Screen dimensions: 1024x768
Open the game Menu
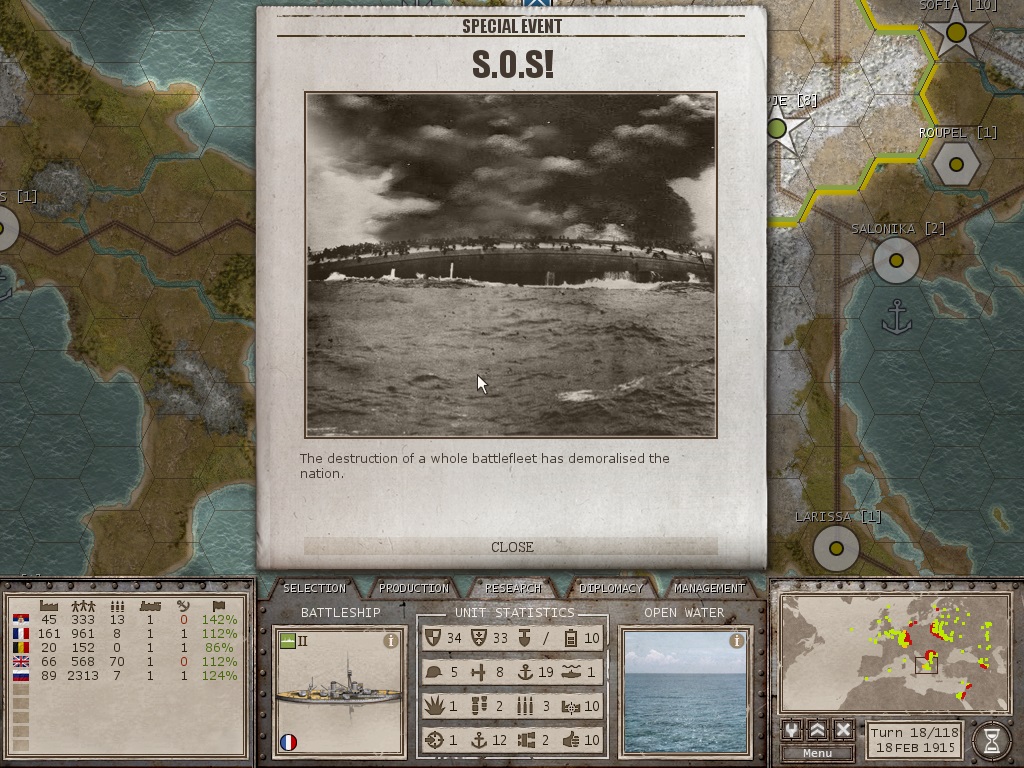coord(817,753)
